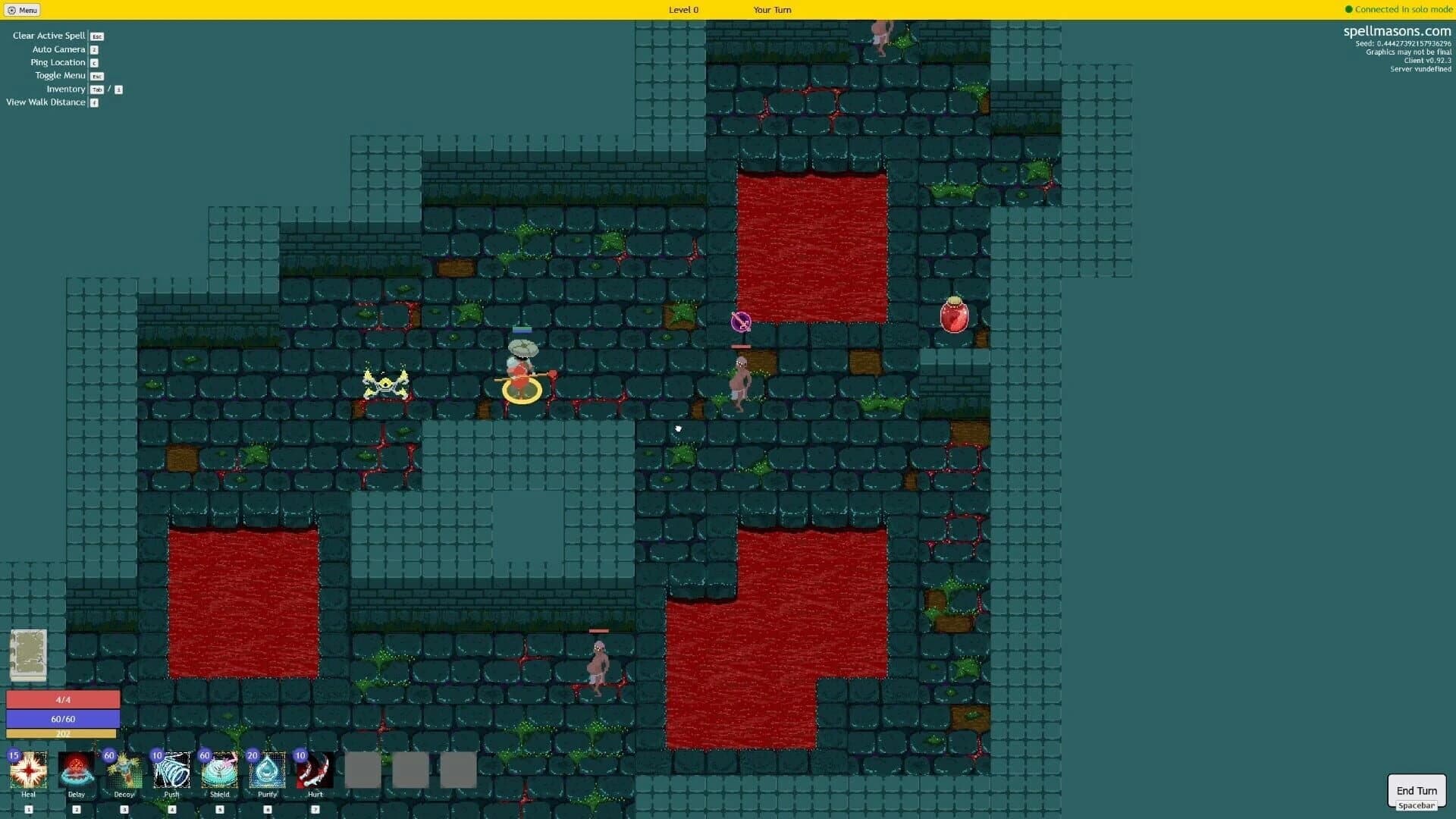Open the Inventory from the hotkey list
1456x819 pixels.
pos(66,89)
